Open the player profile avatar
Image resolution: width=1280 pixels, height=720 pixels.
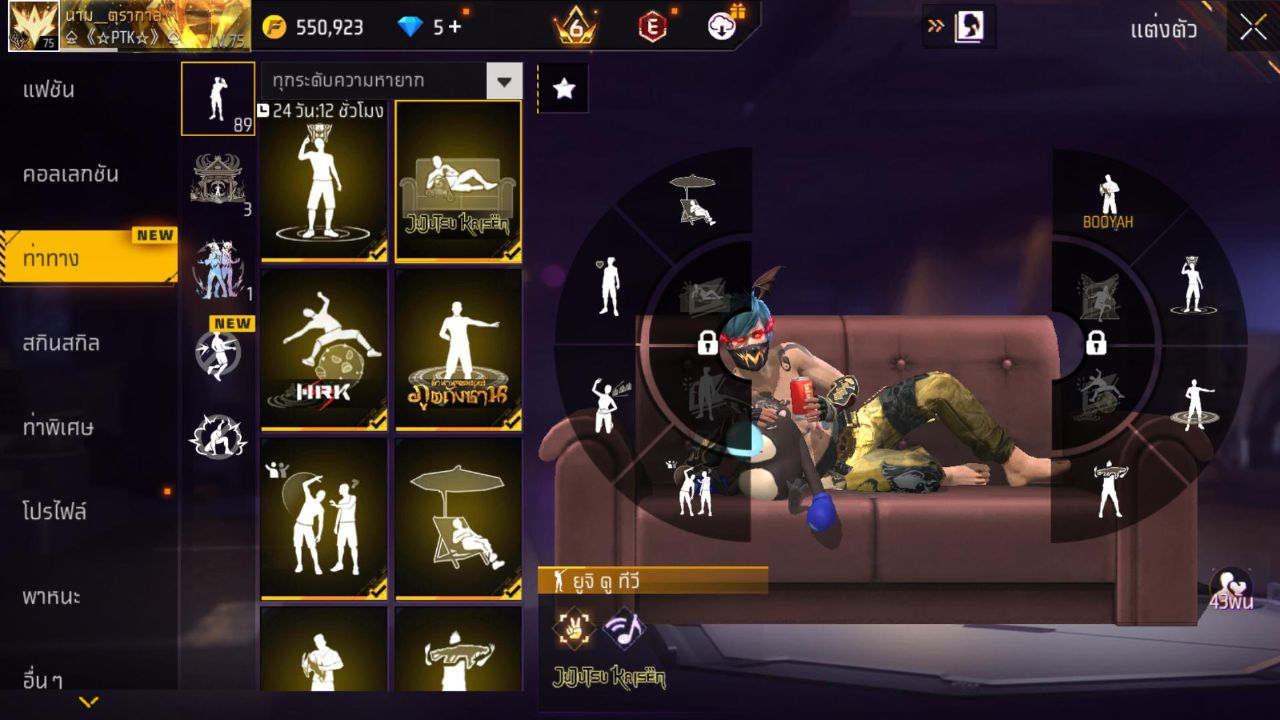pos(34,26)
